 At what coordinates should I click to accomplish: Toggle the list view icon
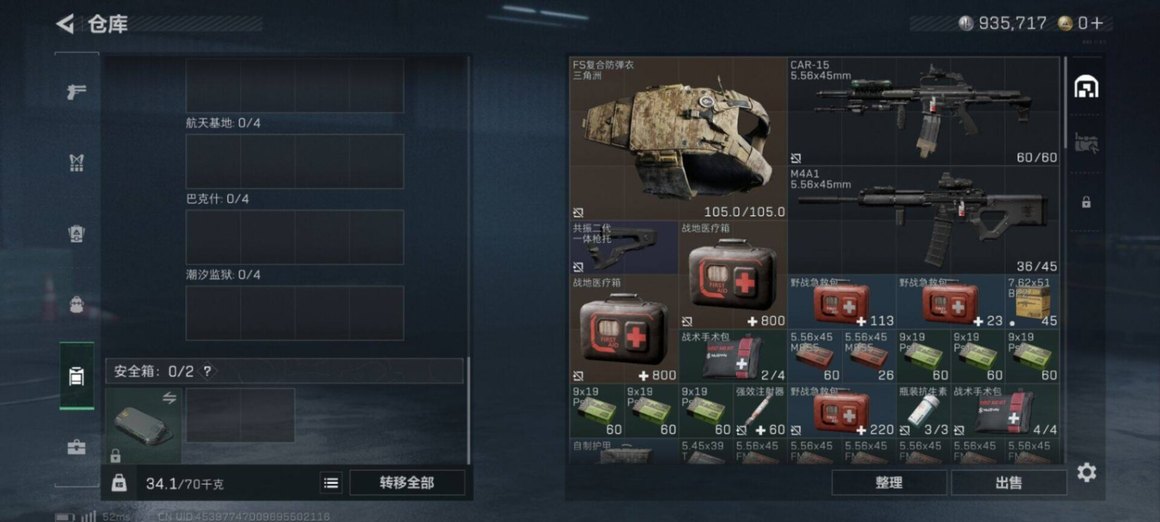(x=331, y=483)
